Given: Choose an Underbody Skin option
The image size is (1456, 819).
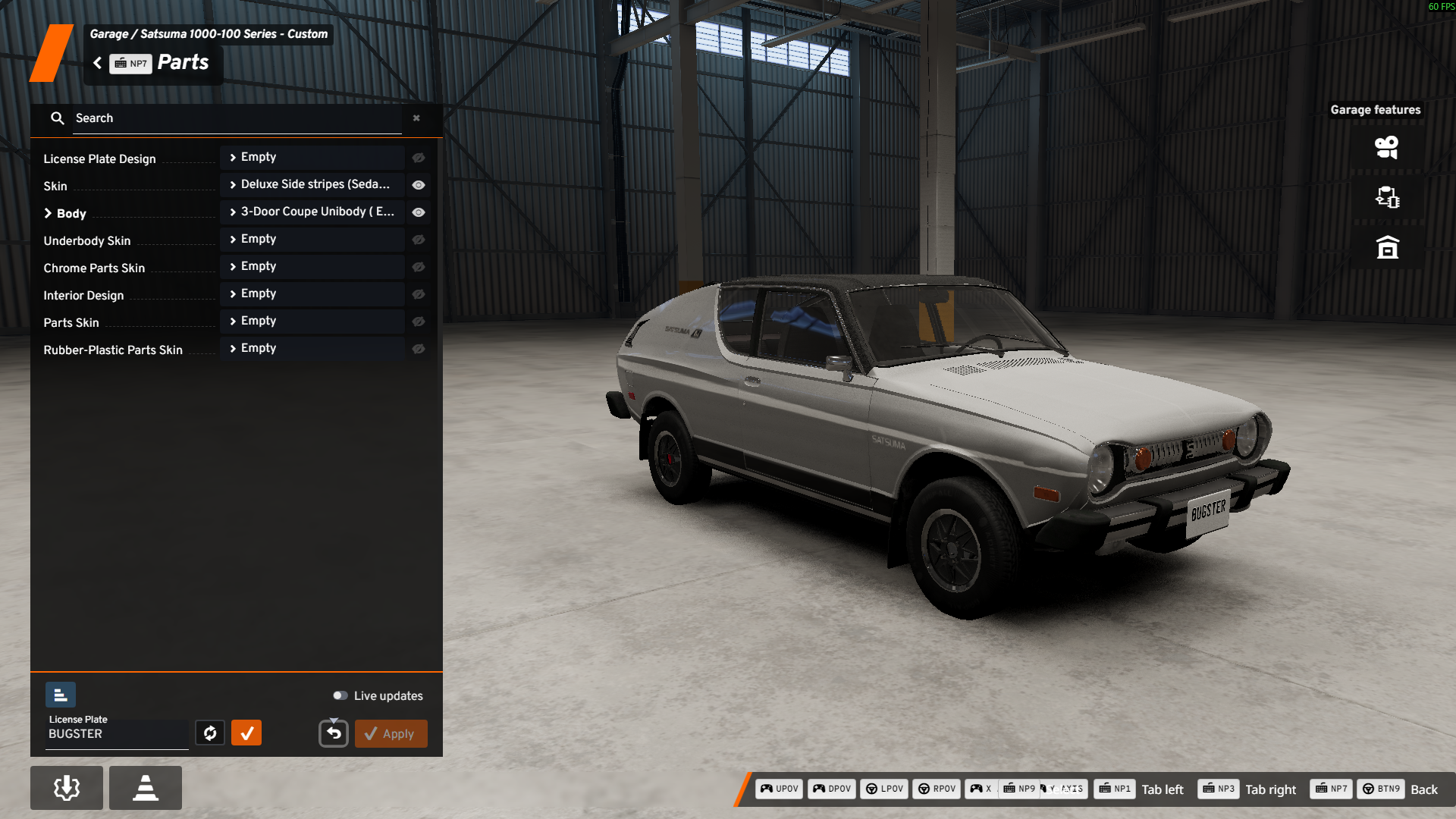Looking at the screenshot, I should coord(312,240).
